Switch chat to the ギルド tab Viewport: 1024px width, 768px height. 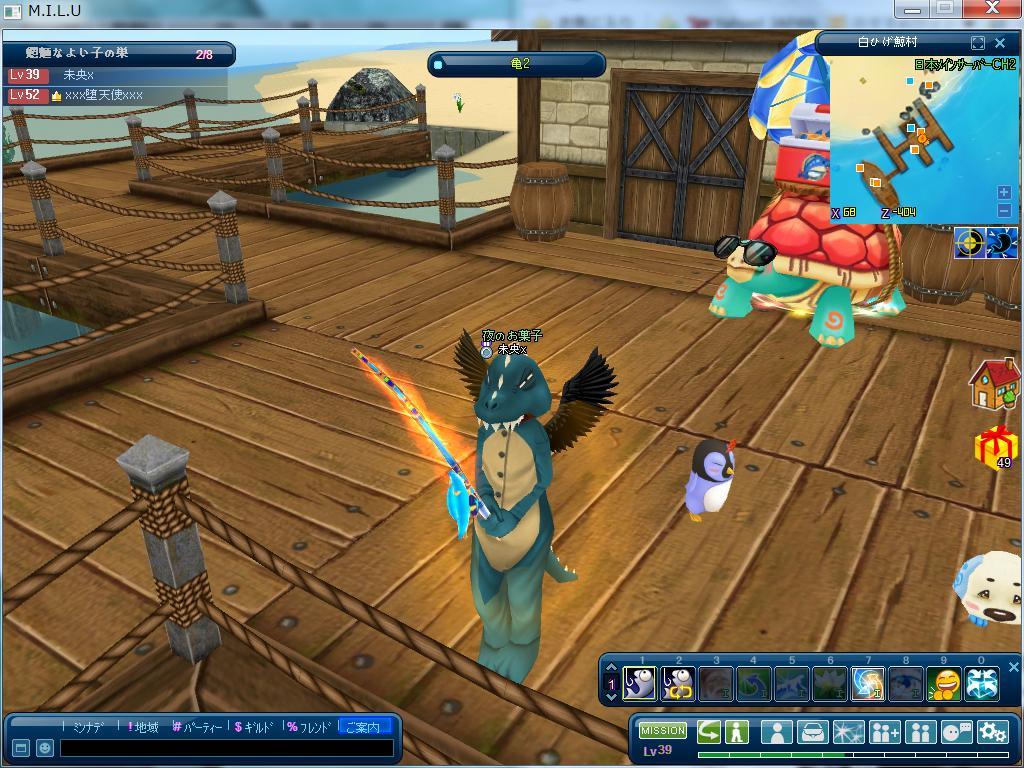pos(254,727)
